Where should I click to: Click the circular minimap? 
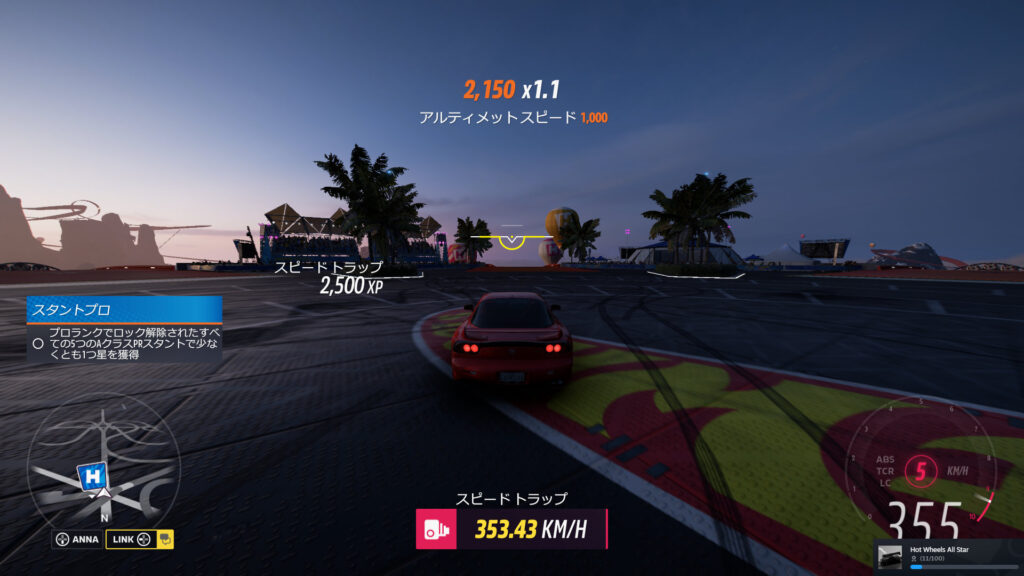[x=103, y=463]
